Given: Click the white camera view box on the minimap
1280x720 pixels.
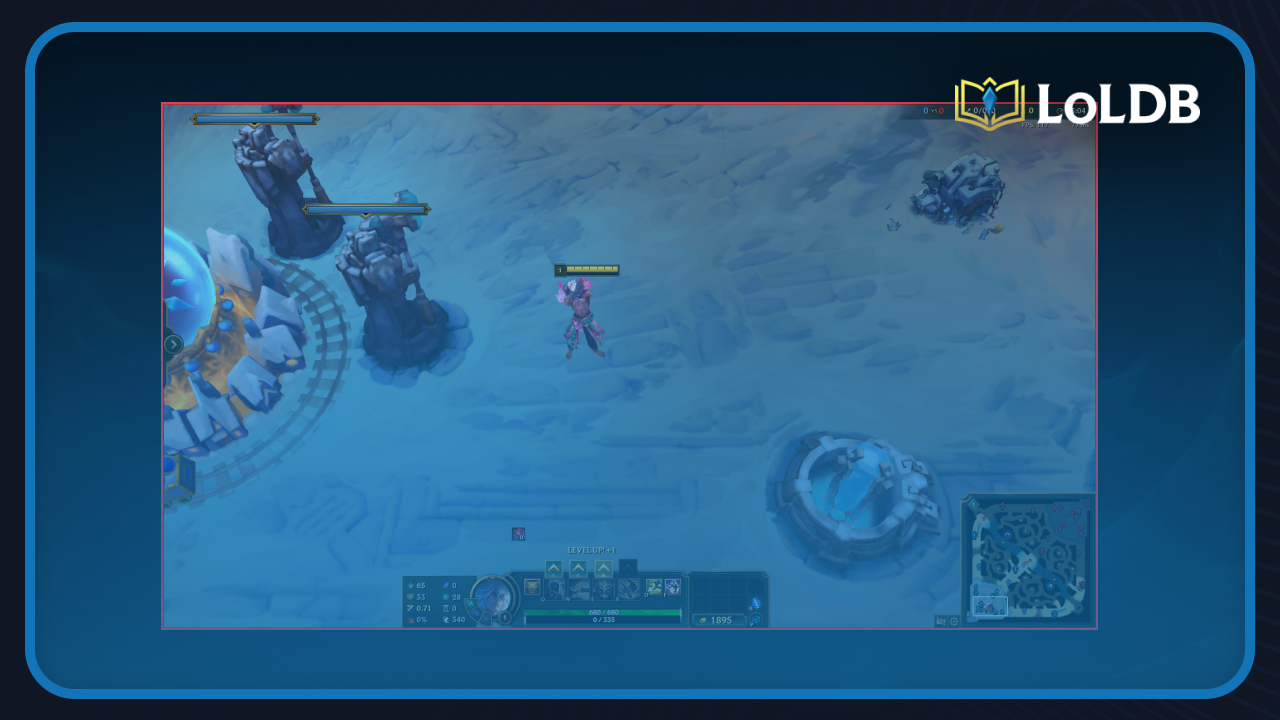Looking at the screenshot, I should pos(990,606).
